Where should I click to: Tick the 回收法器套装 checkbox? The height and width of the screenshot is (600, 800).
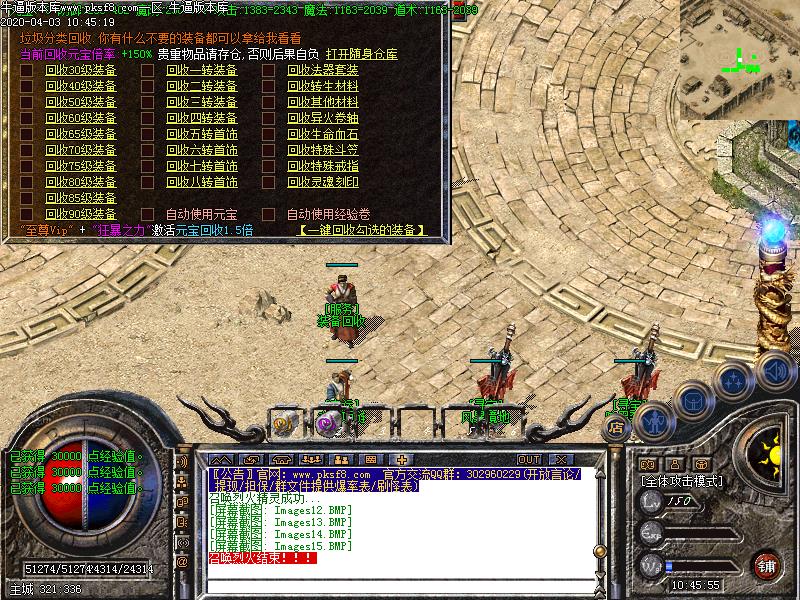pos(268,71)
